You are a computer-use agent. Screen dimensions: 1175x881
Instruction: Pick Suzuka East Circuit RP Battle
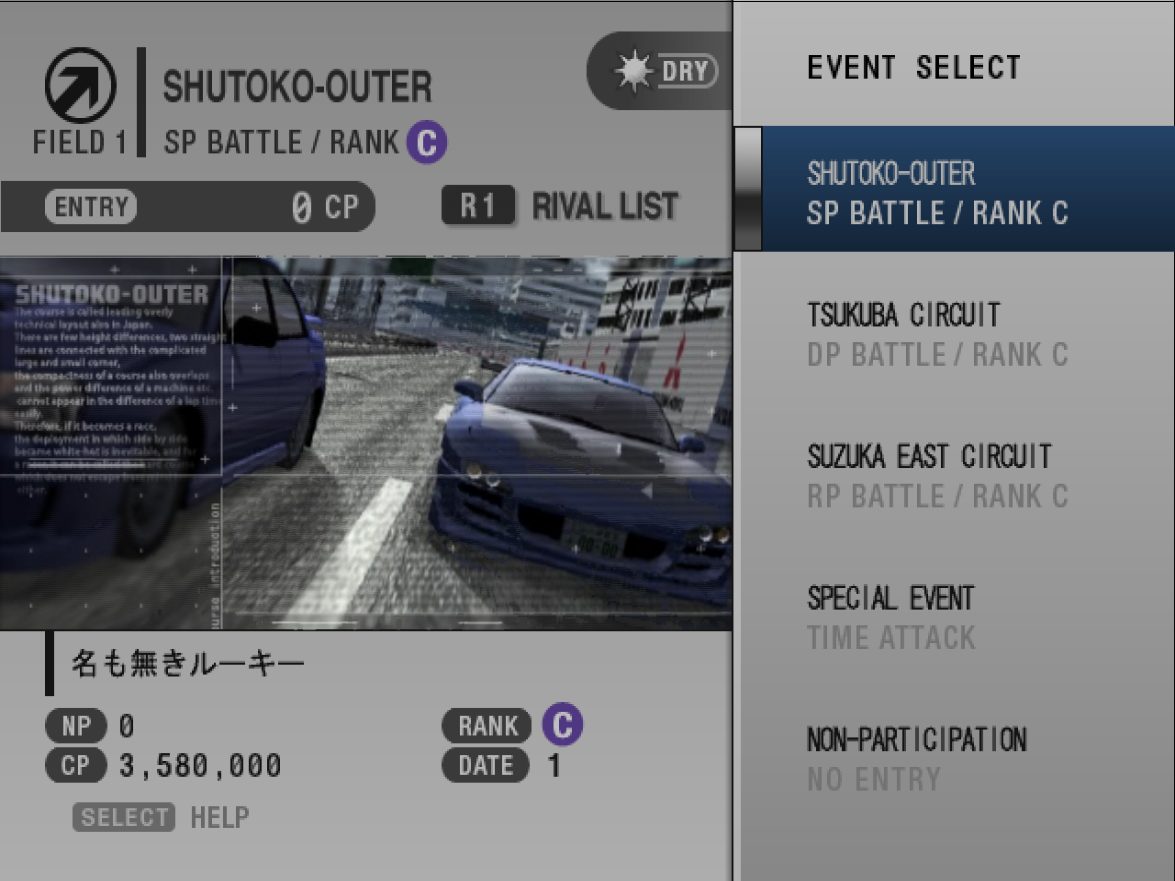[x=937, y=476]
